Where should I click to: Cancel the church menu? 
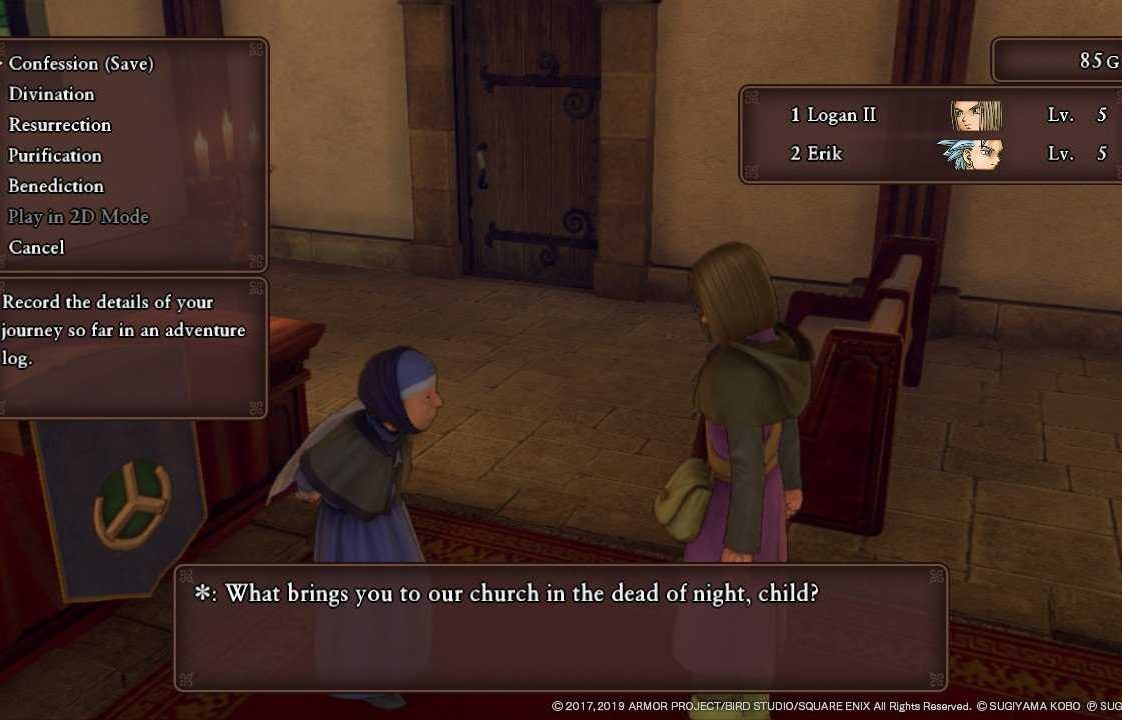pyautogui.click(x=36, y=247)
